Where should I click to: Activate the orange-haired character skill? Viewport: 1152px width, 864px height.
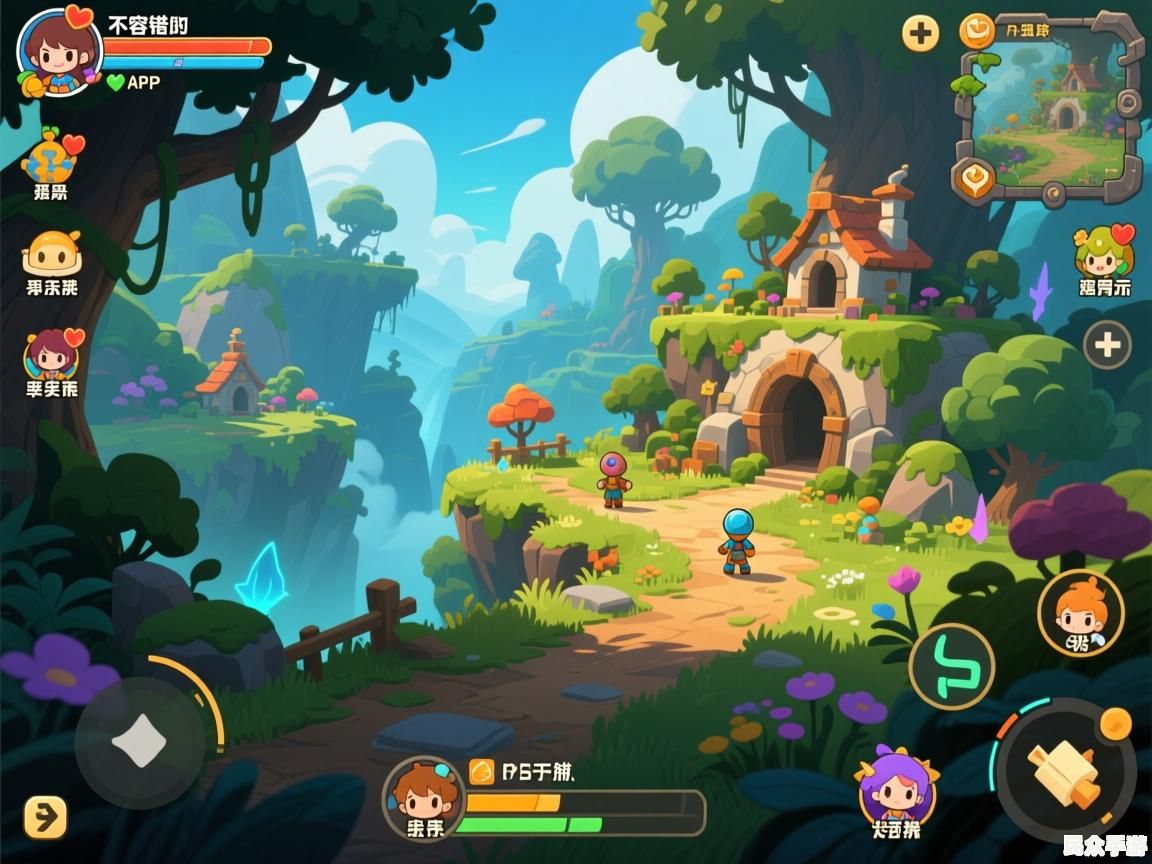tap(1080, 612)
